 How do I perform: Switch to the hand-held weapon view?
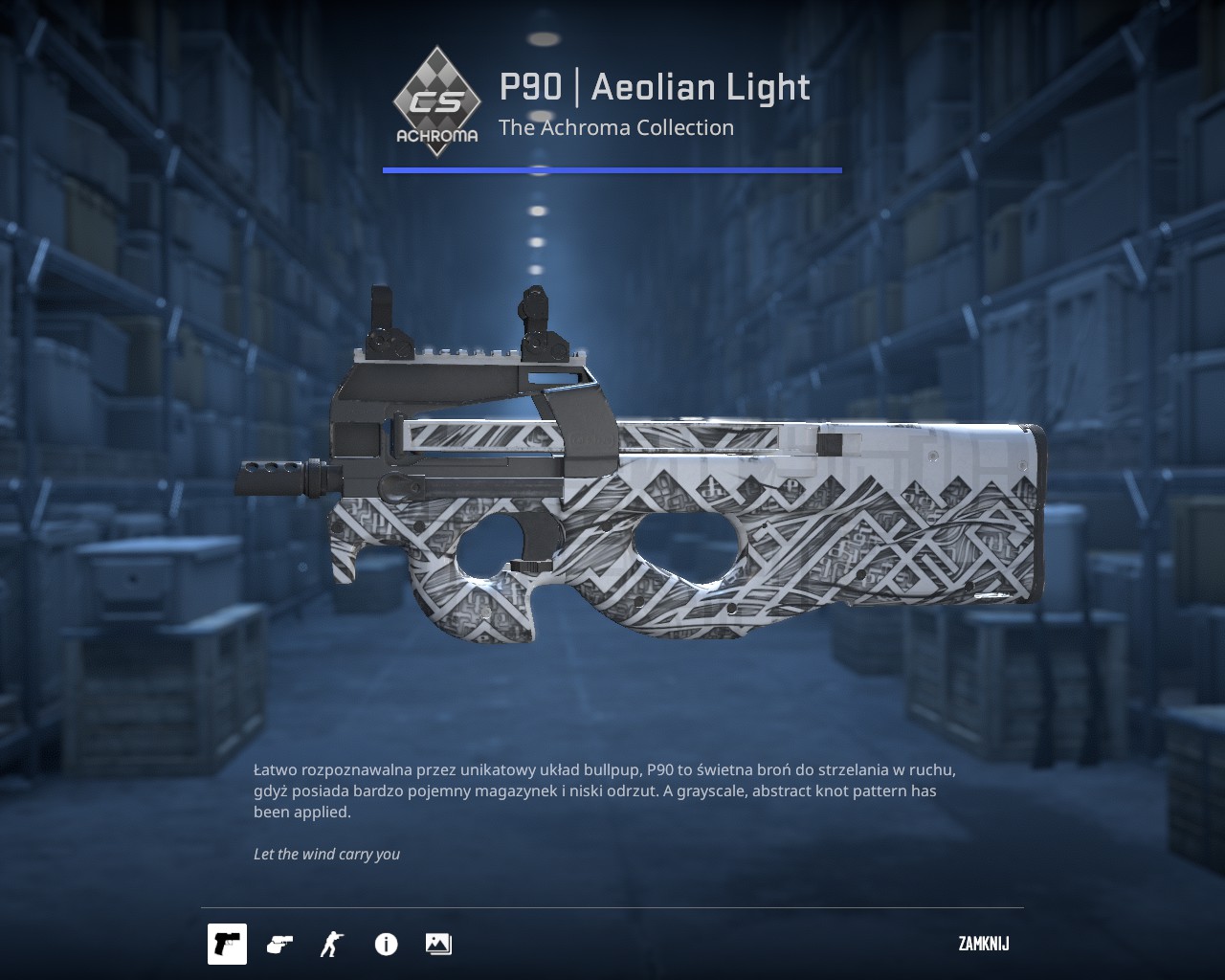coord(279,944)
